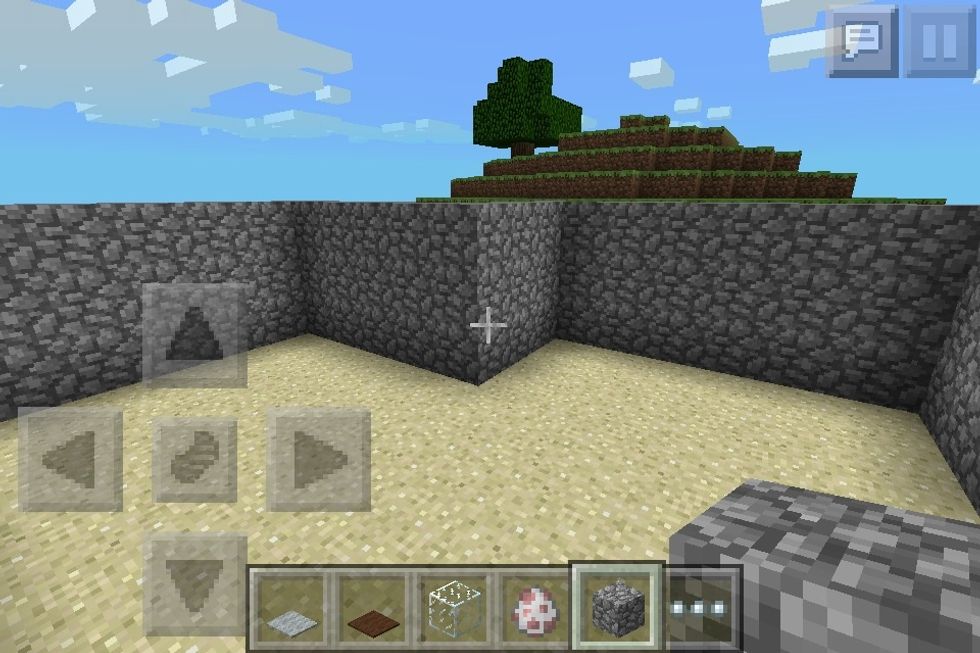This screenshot has width=980, height=653.
Task: Pause the game
Action: click(939, 41)
